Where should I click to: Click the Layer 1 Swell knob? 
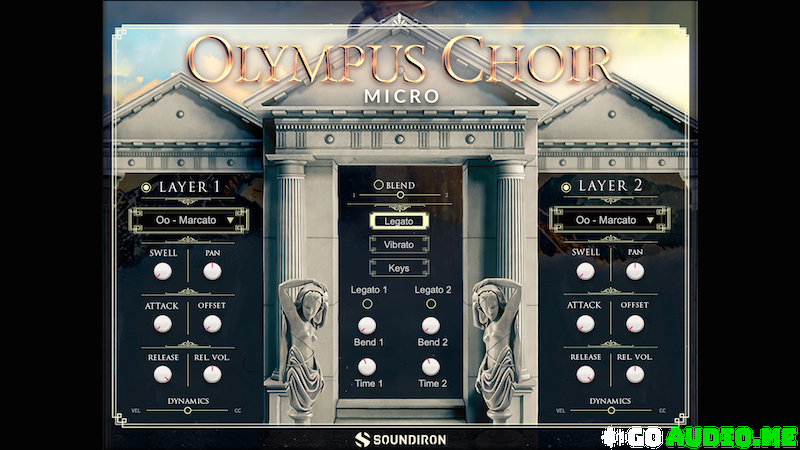pyautogui.click(x=163, y=271)
